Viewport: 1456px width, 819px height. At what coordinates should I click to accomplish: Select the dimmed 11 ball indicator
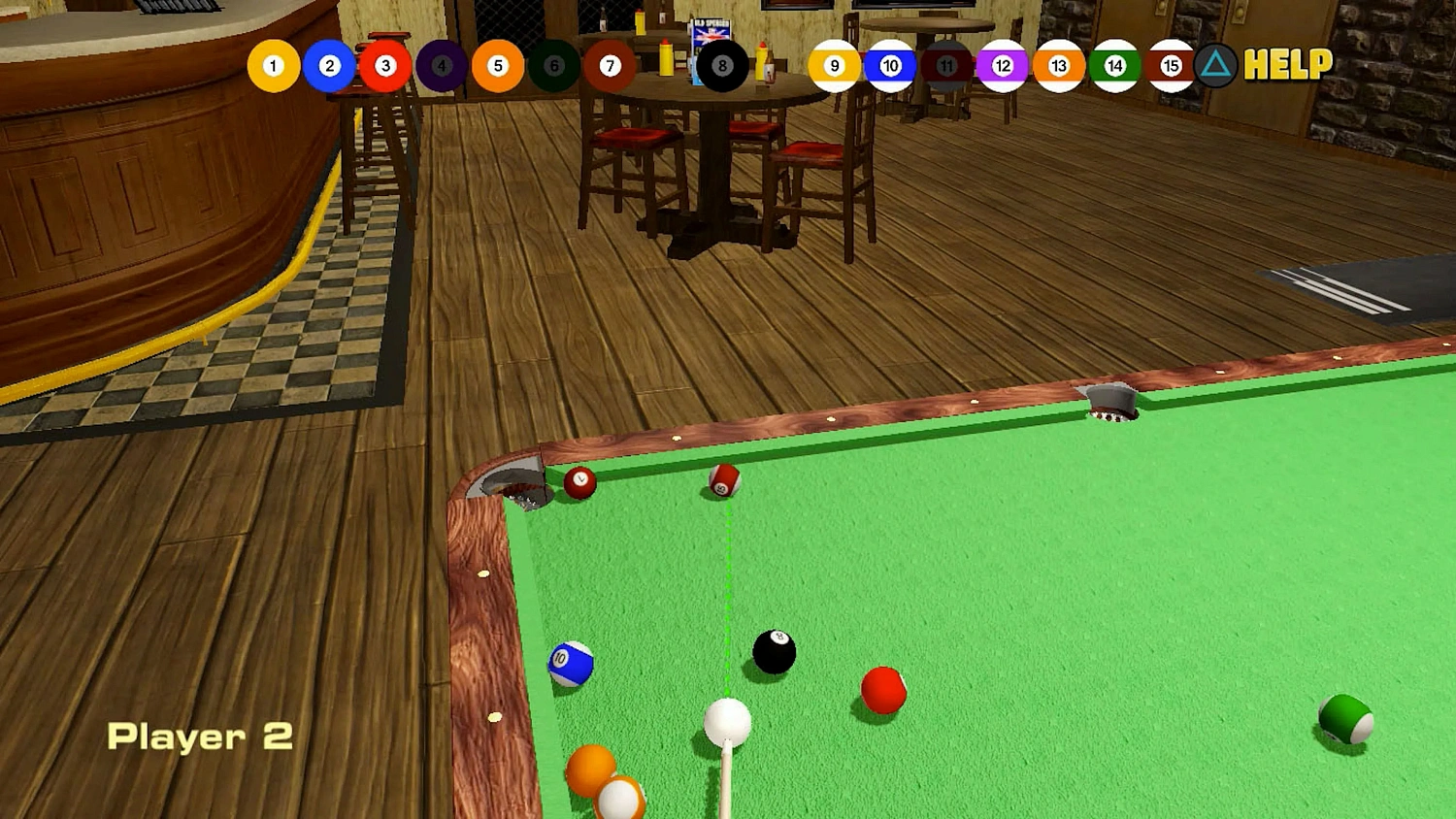tap(945, 65)
